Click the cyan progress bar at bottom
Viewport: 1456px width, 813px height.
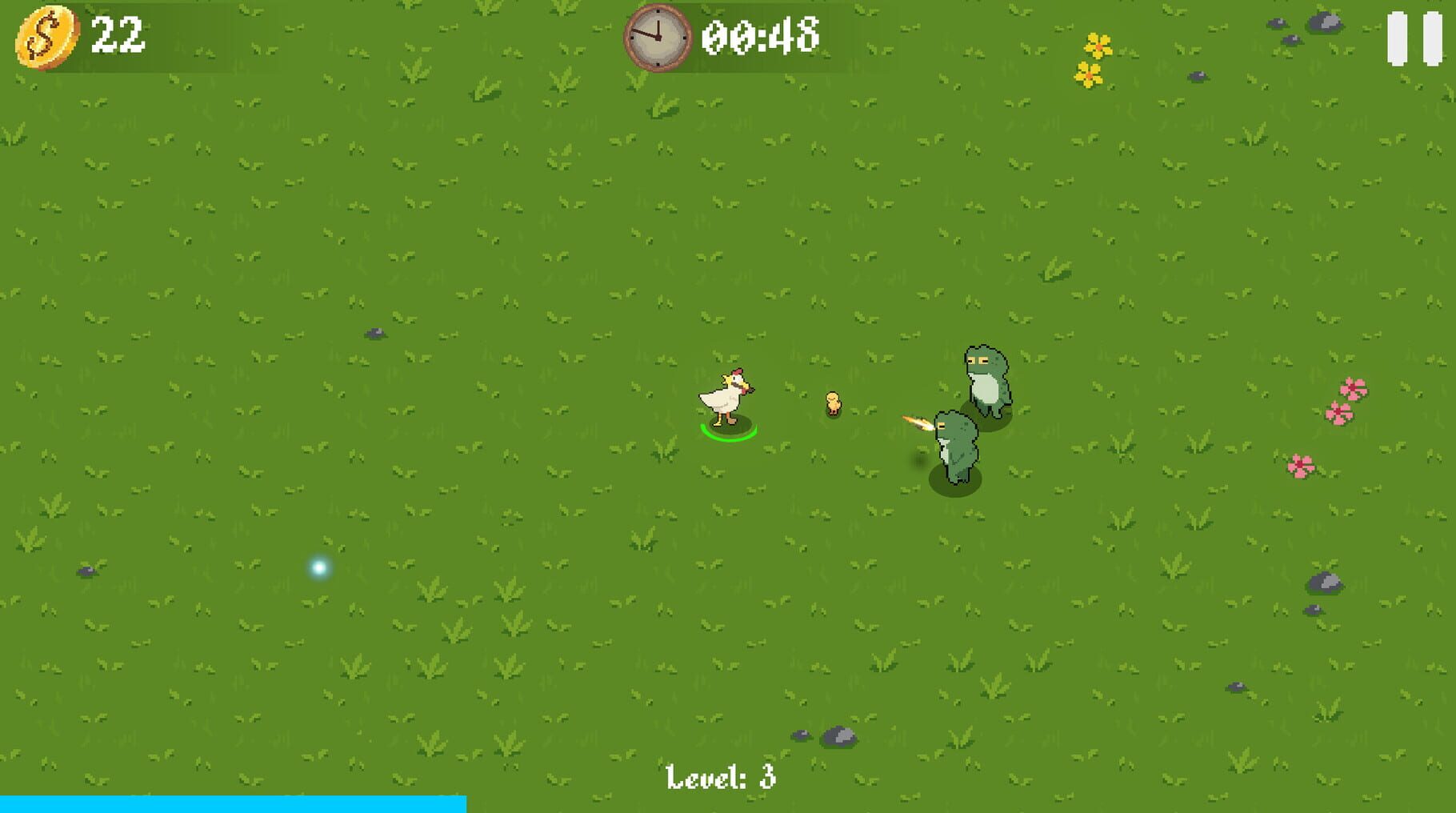coord(232,806)
